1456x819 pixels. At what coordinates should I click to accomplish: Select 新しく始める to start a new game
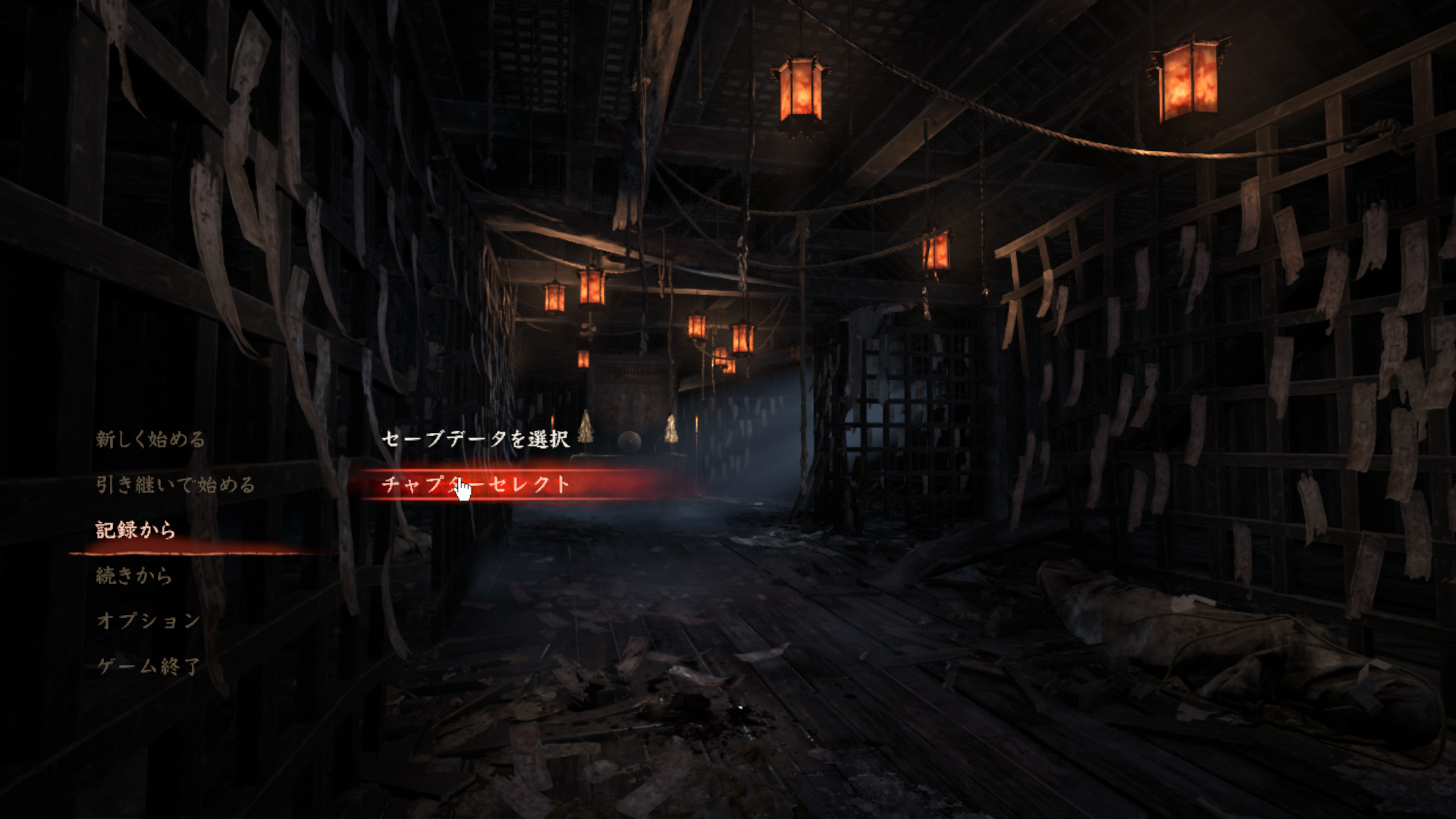coord(150,439)
